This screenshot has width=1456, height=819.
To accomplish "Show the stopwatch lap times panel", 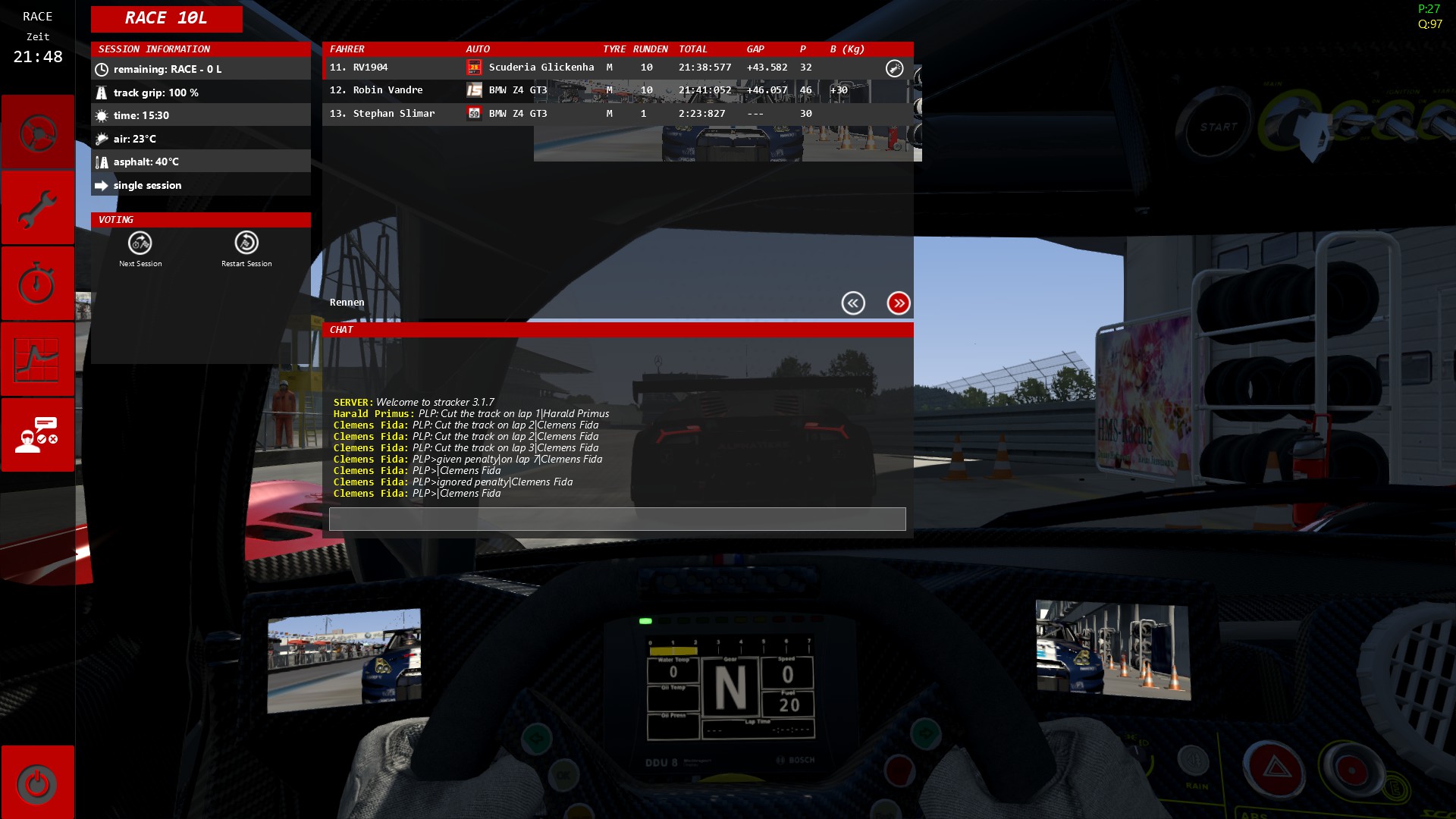I will point(37,284).
